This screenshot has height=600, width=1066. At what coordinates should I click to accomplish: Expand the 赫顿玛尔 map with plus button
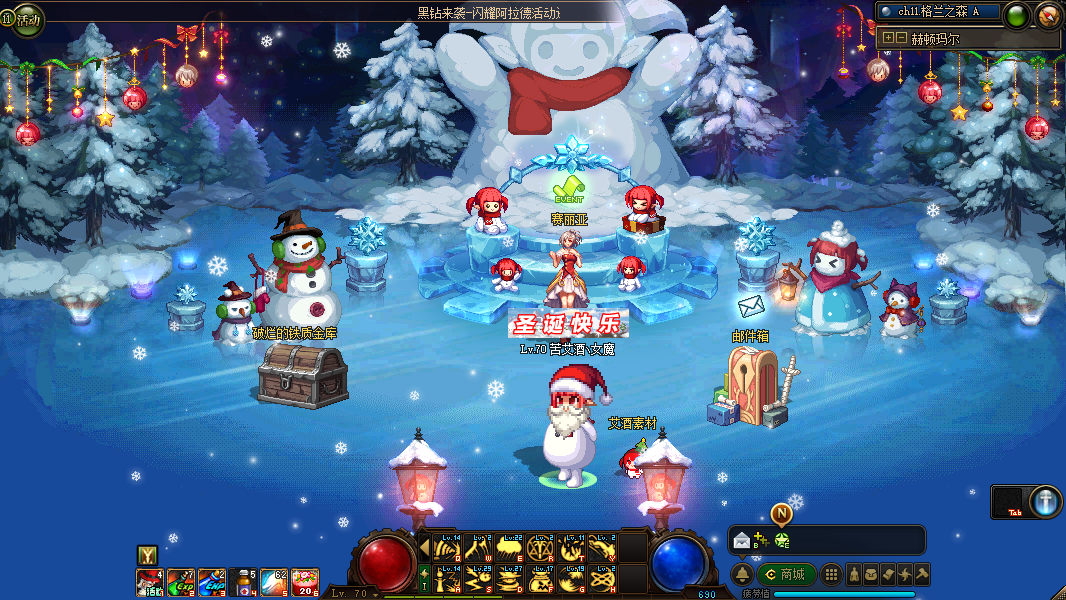click(x=888, y=38)
